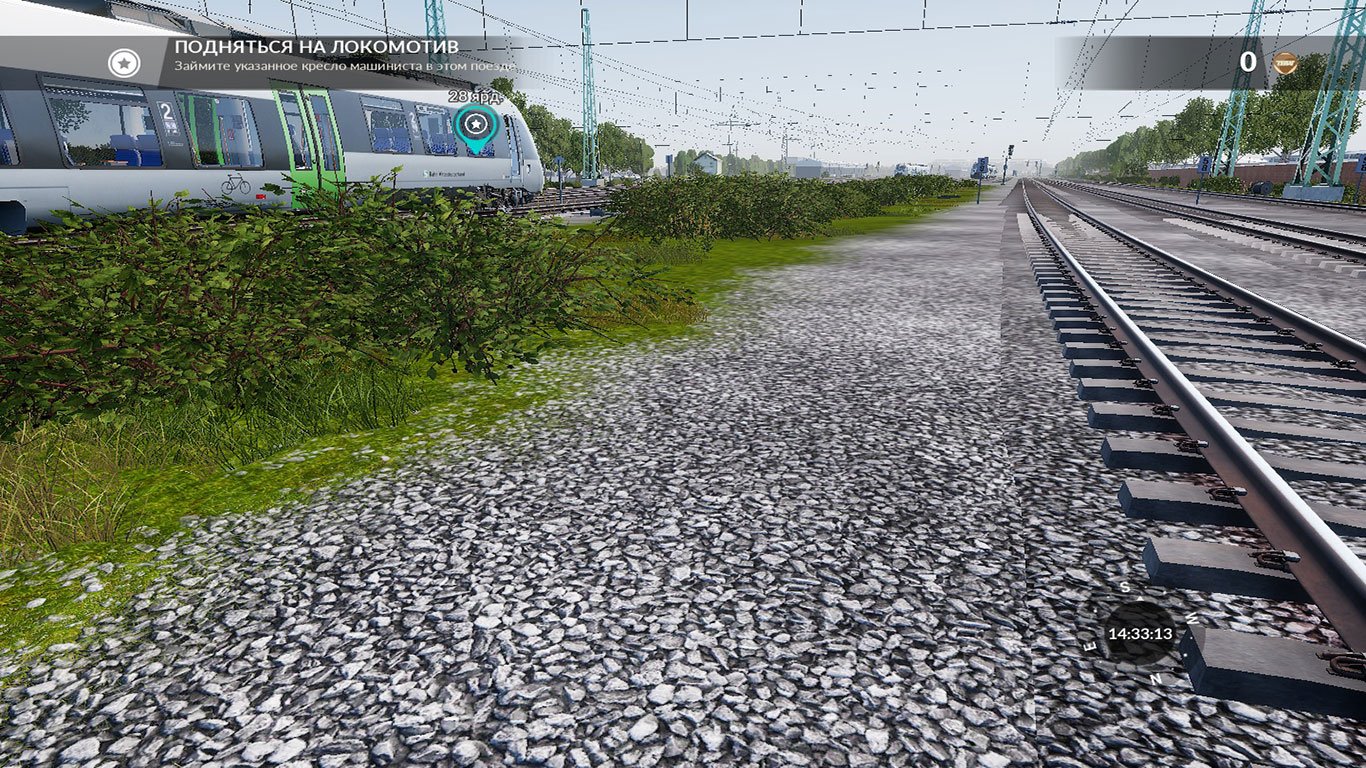Click the clock showing 14:33:13
Screen dimensions: 1366x768
click(1142, 633)
